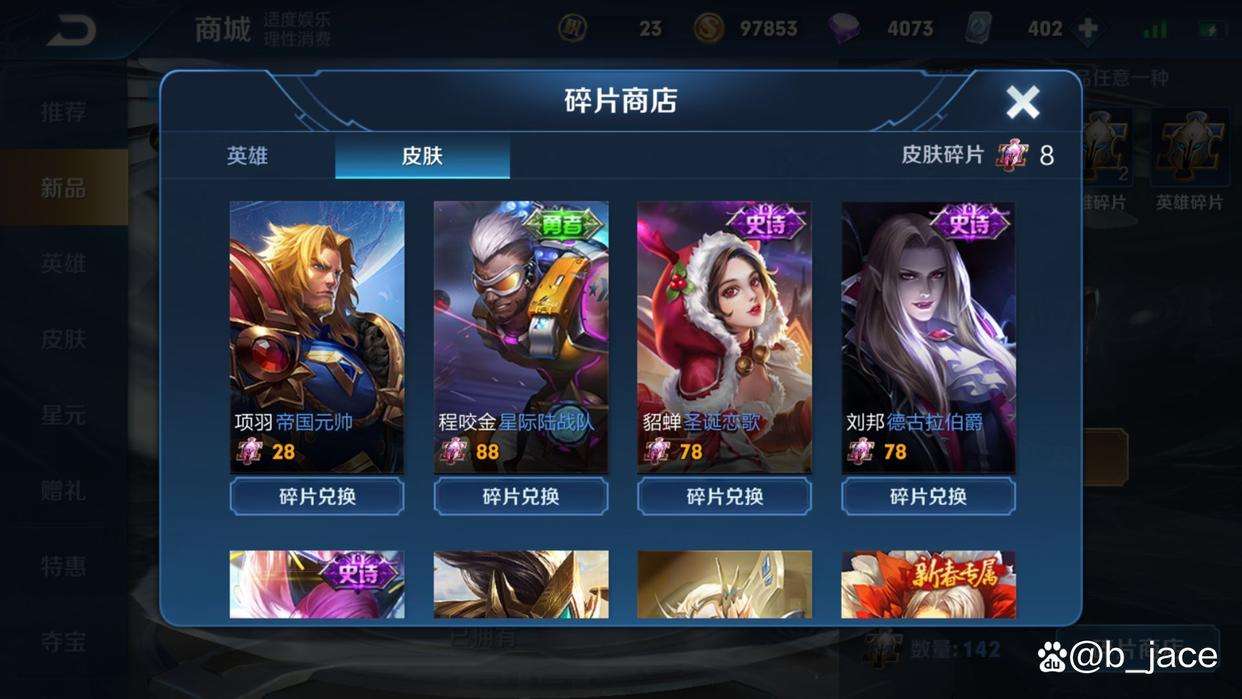
Task: Switch to the 赠礼 shop category
Action: point(63,491)
